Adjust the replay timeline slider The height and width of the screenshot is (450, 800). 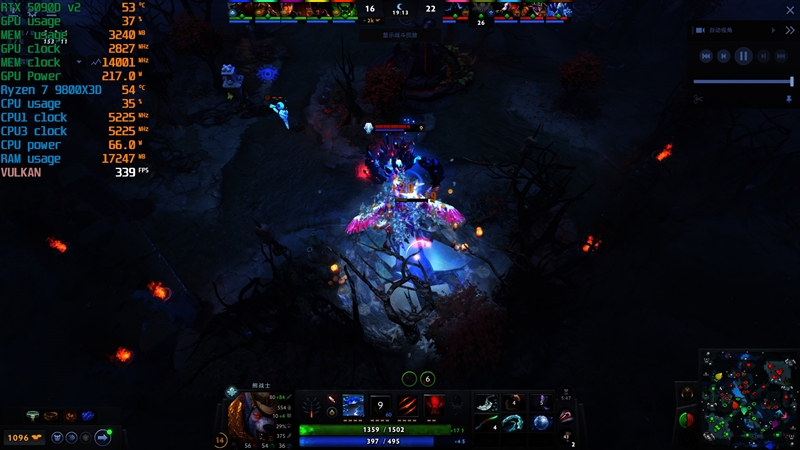(x=743, y=81)
